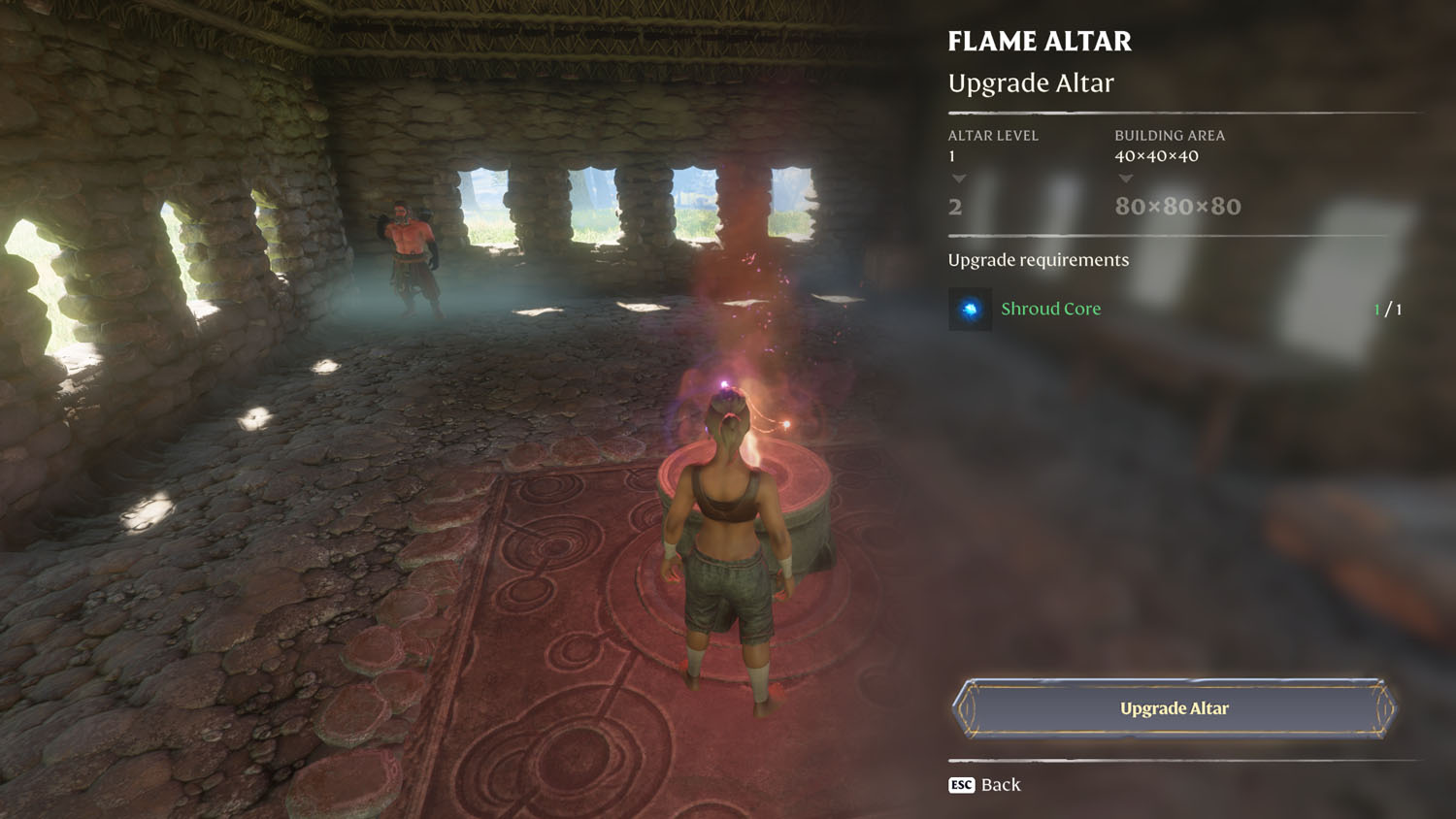This screenshot has height=819, width=1456.
Task: Expand the Building Area downward chevron
Action: point(1127,178)
